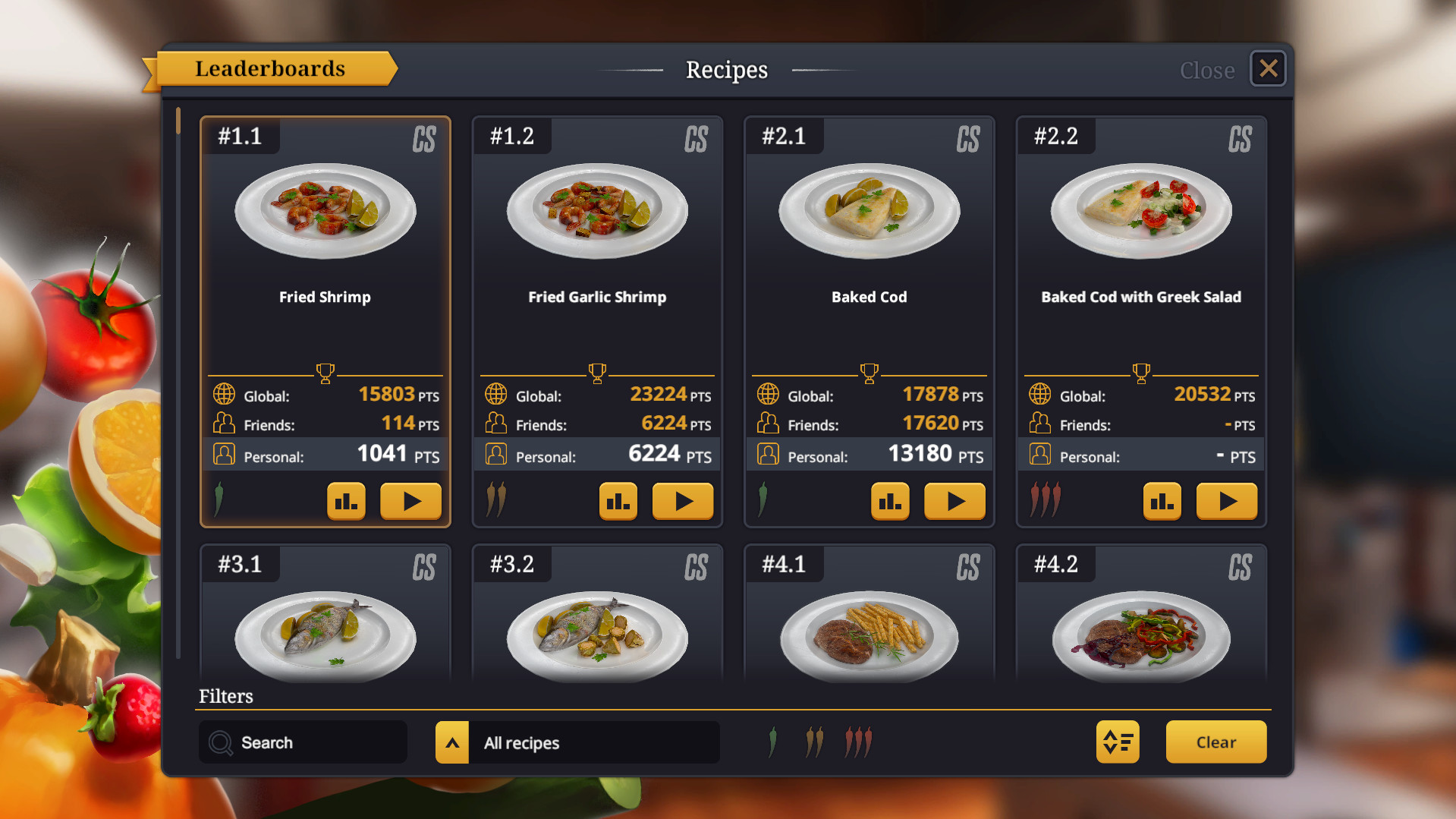Click the search magnifier icon
Screen dimensions: 1456x819
coord(220,742)
